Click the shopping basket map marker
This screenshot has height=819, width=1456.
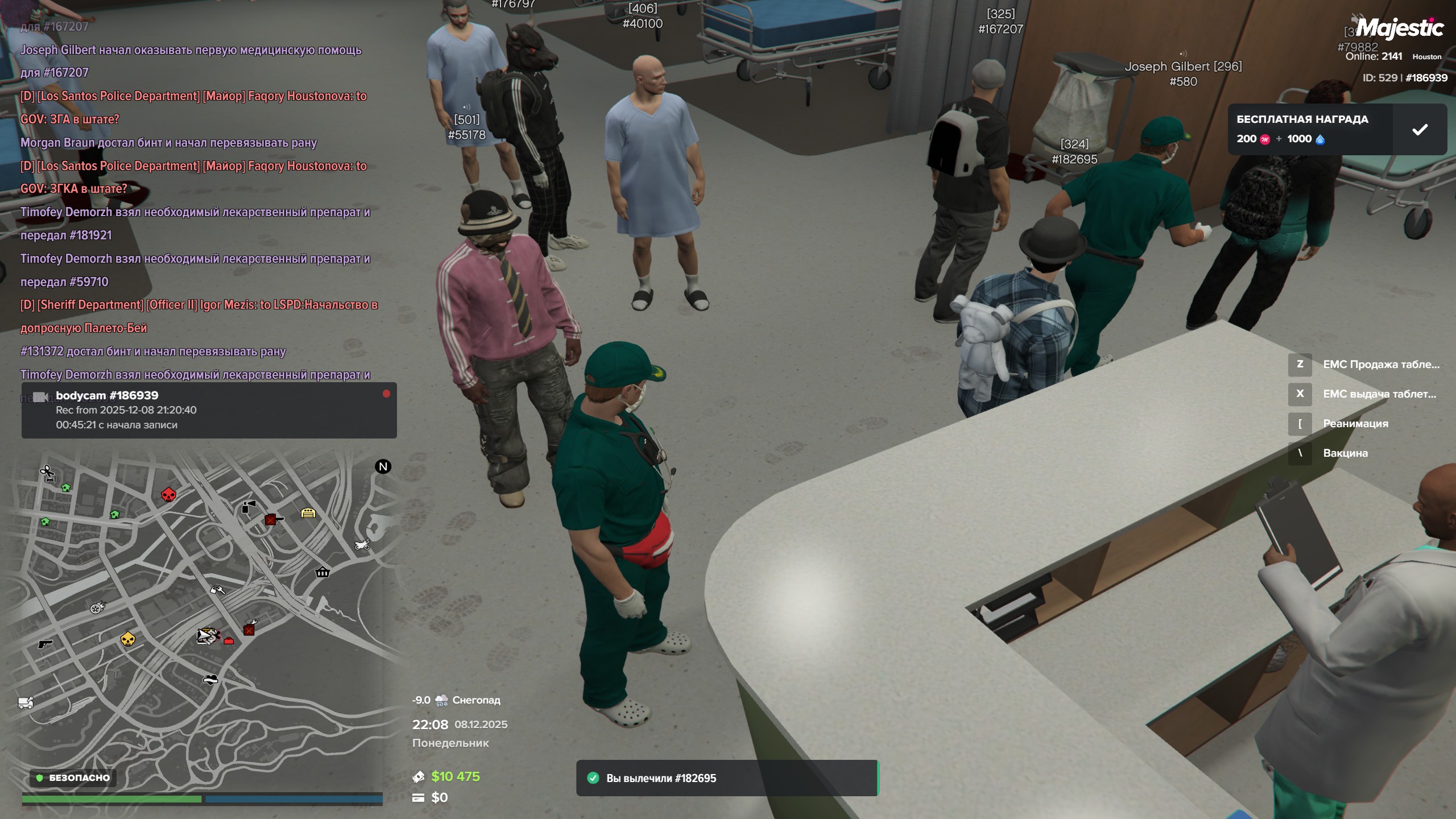[322, 572]
